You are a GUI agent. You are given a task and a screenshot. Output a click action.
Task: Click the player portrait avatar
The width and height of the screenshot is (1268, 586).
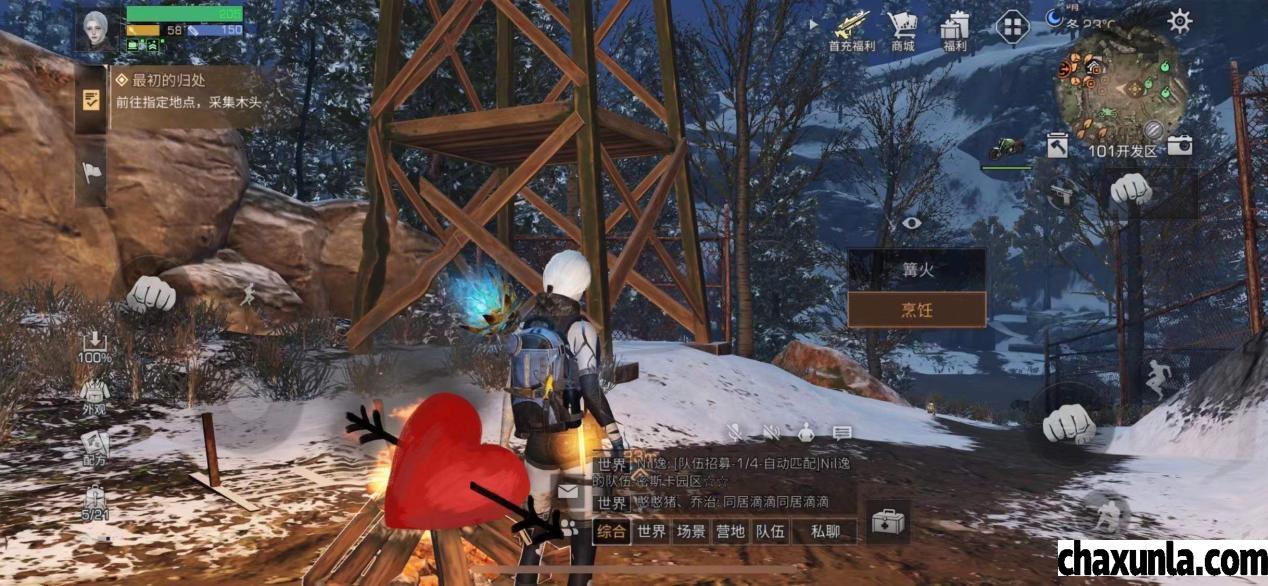pos(97,30)
